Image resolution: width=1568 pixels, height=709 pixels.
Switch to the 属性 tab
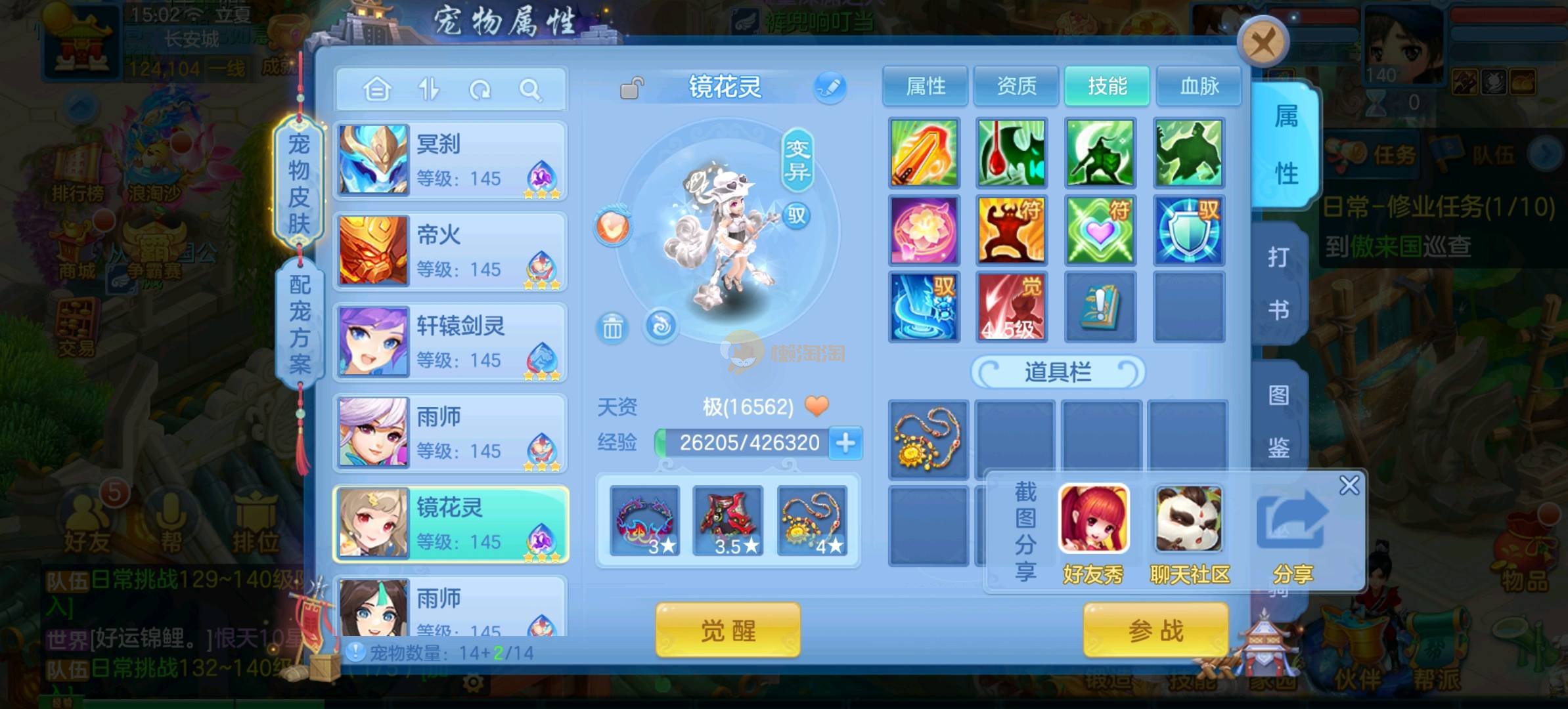coord(925,86)
